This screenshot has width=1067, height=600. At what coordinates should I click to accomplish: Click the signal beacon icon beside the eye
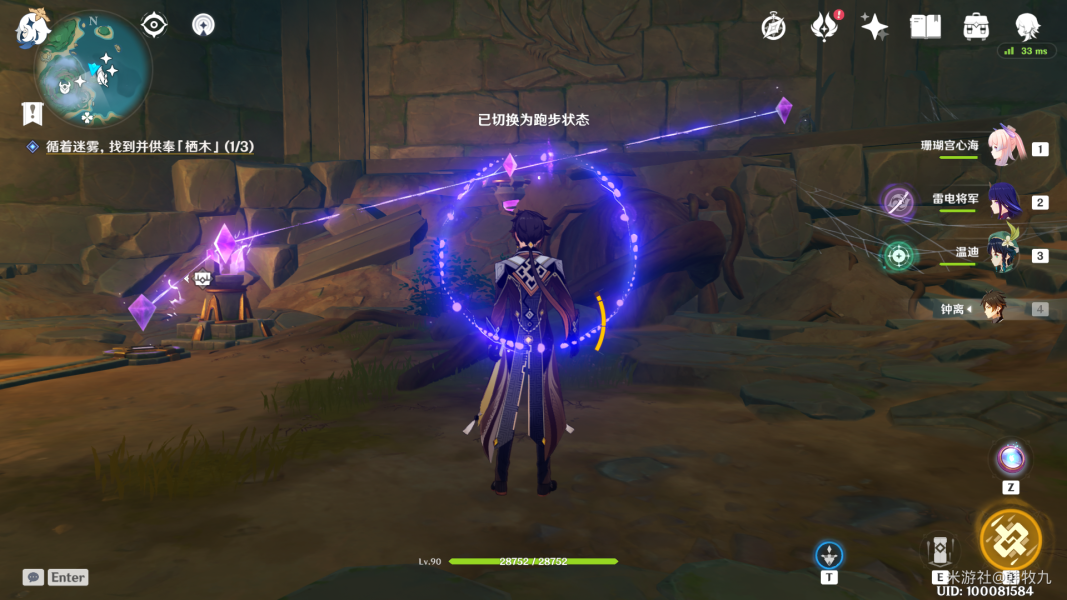point(203,25)
